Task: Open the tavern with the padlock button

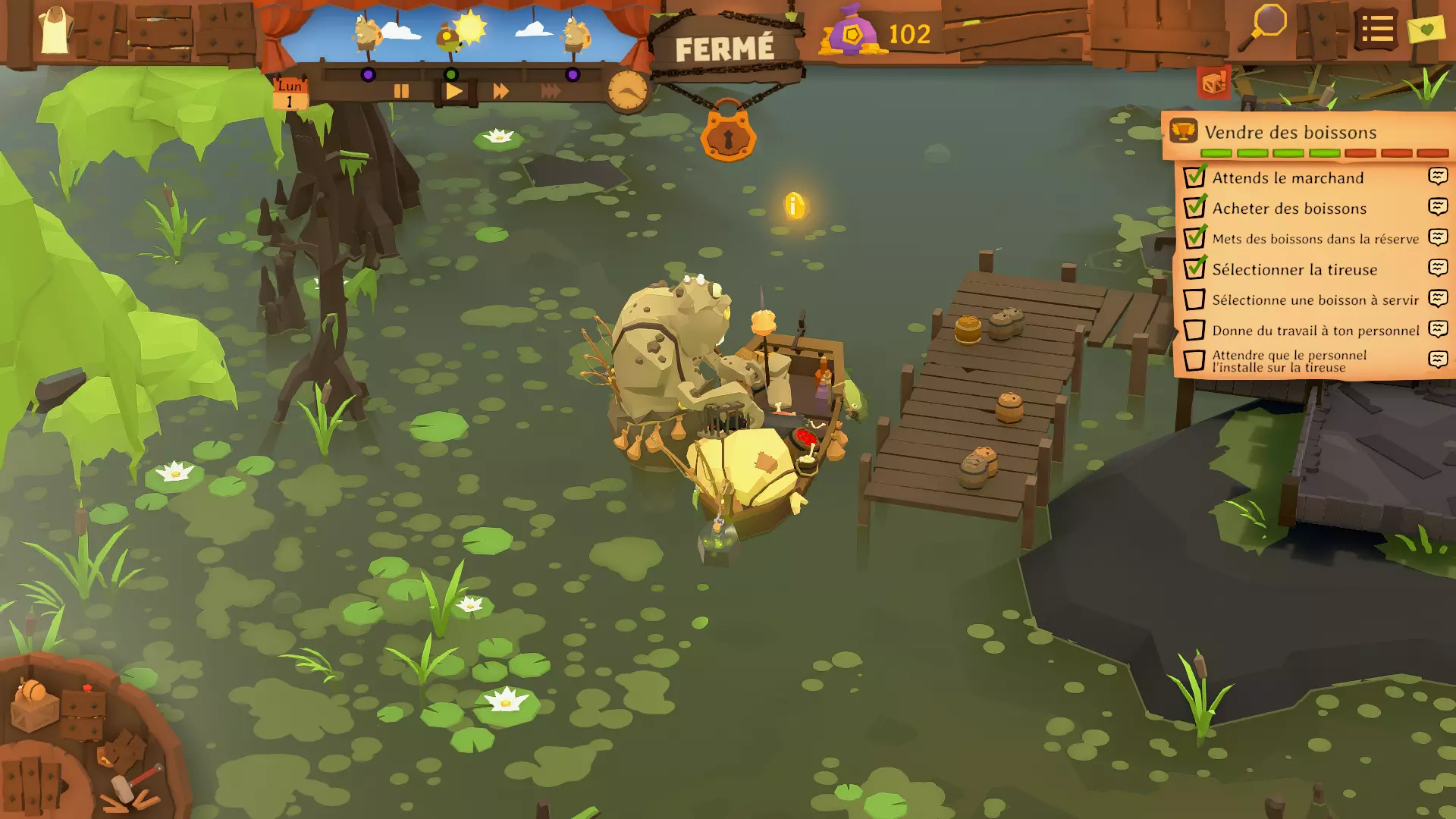Action: [728, 136]
